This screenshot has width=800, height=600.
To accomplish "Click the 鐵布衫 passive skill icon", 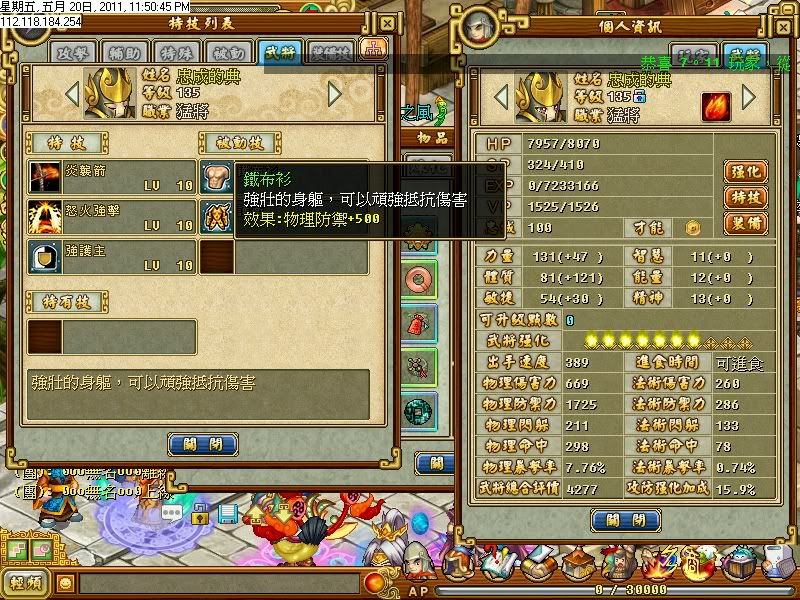I will click(x=216, y=179).
